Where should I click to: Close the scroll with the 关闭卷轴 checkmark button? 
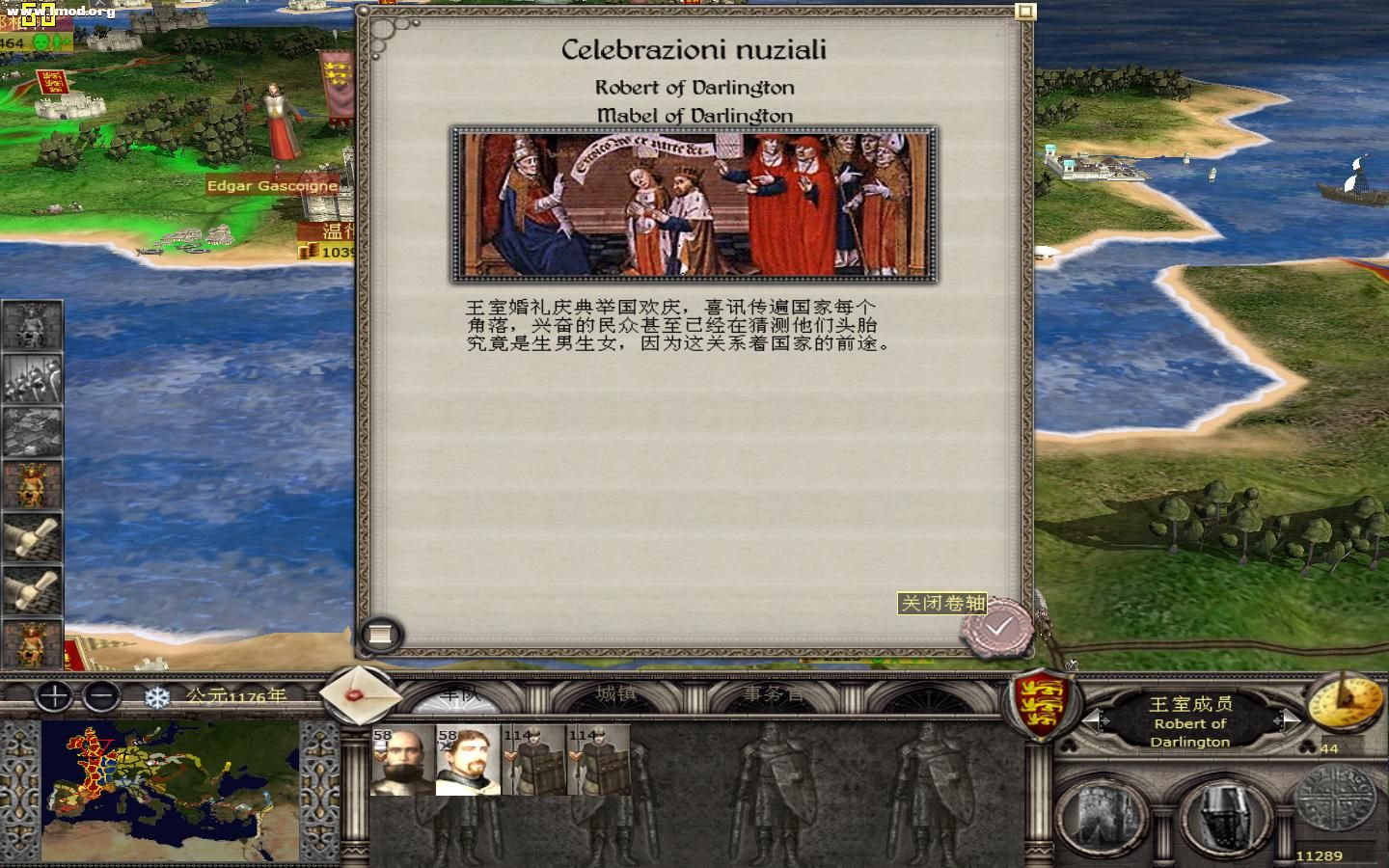pyautogui.click(x=998, y=625)
